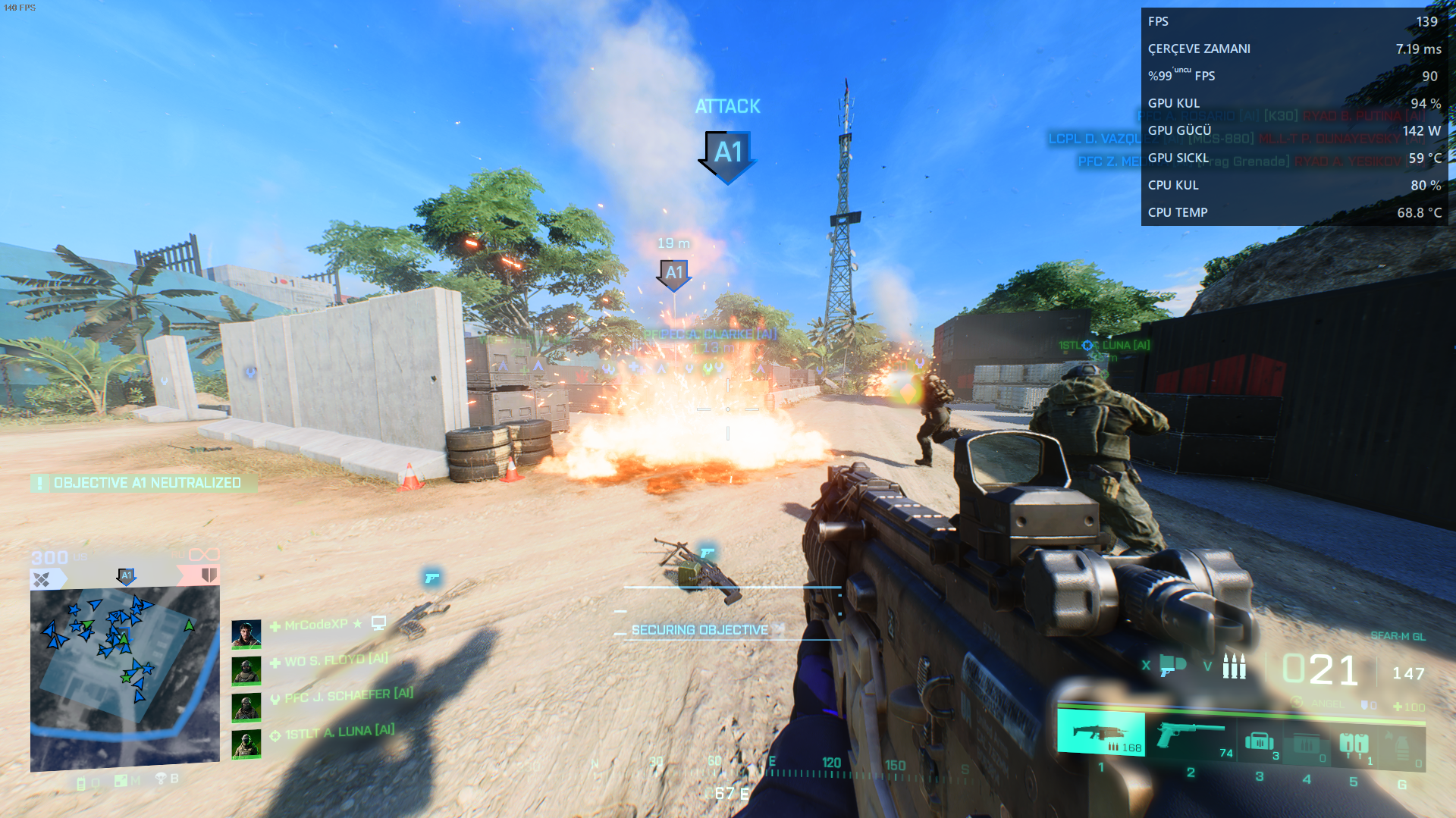Screen dimensions: 1456x818
Task: Click the Objective A1 Neutralized notification
Action: pos(144,483)
